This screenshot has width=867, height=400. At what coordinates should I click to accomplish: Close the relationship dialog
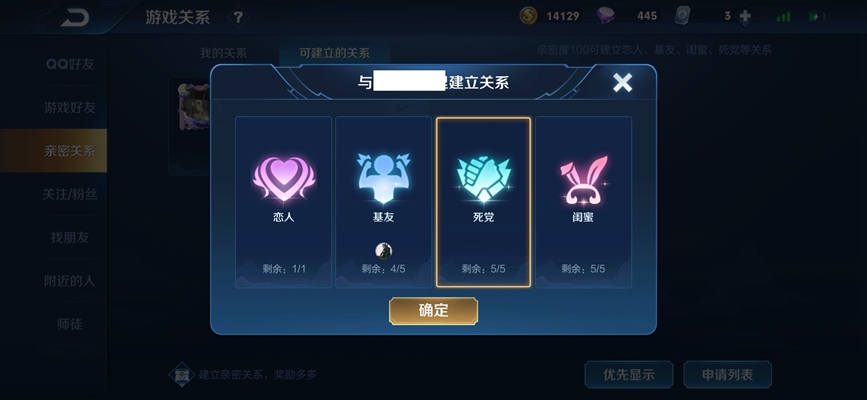coord(622,83)
